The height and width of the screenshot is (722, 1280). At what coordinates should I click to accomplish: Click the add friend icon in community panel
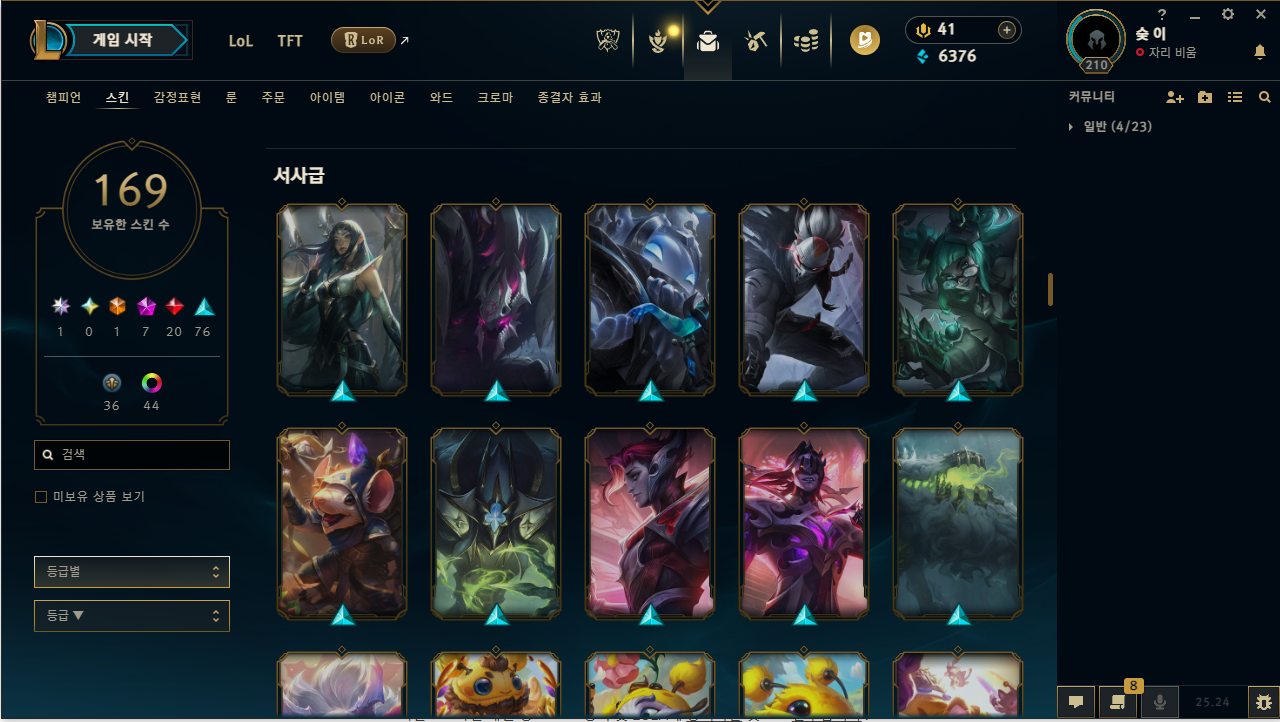[x=1175, y=97]
